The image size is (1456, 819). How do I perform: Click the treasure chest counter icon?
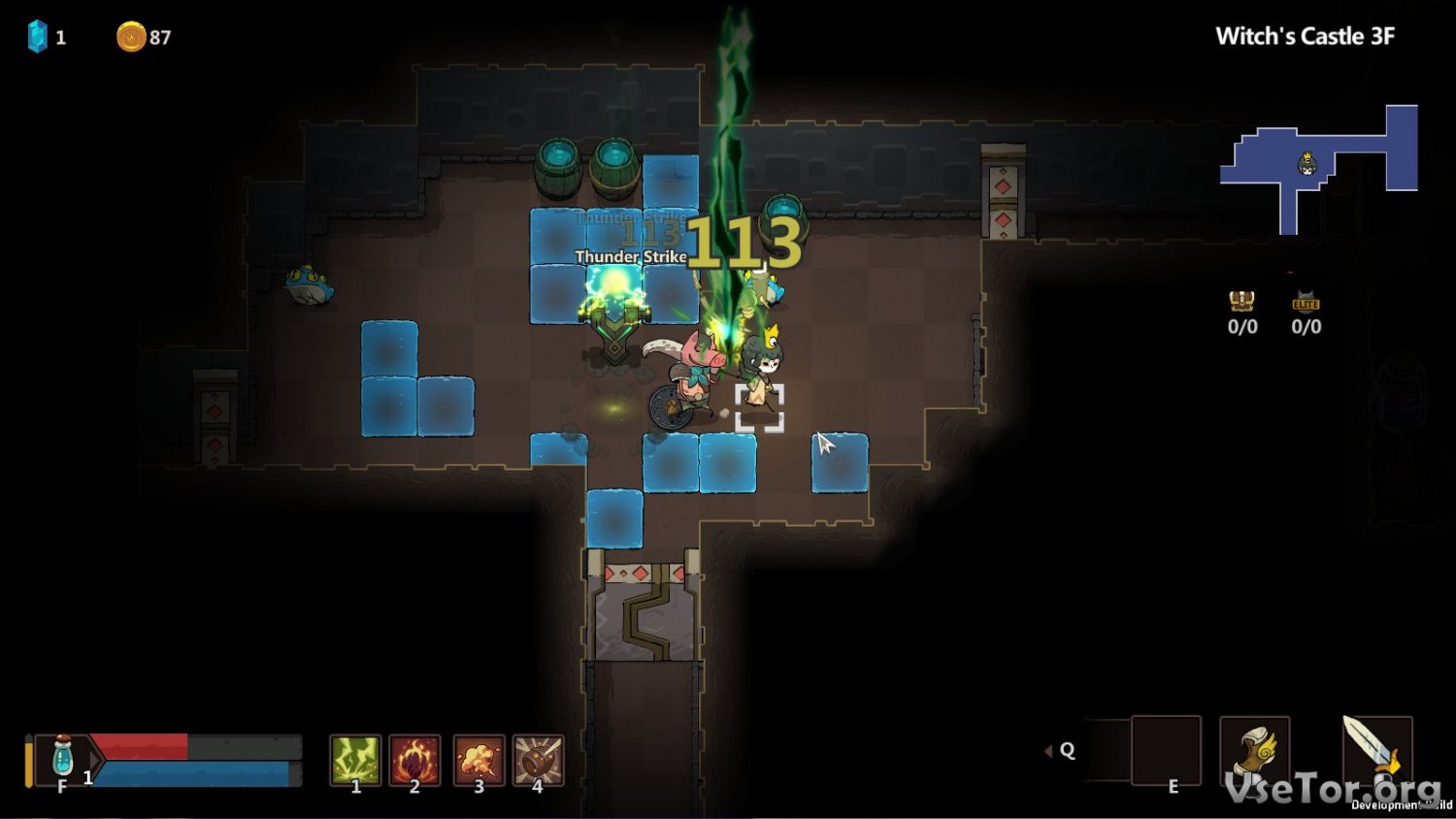tap(1241, 301)
